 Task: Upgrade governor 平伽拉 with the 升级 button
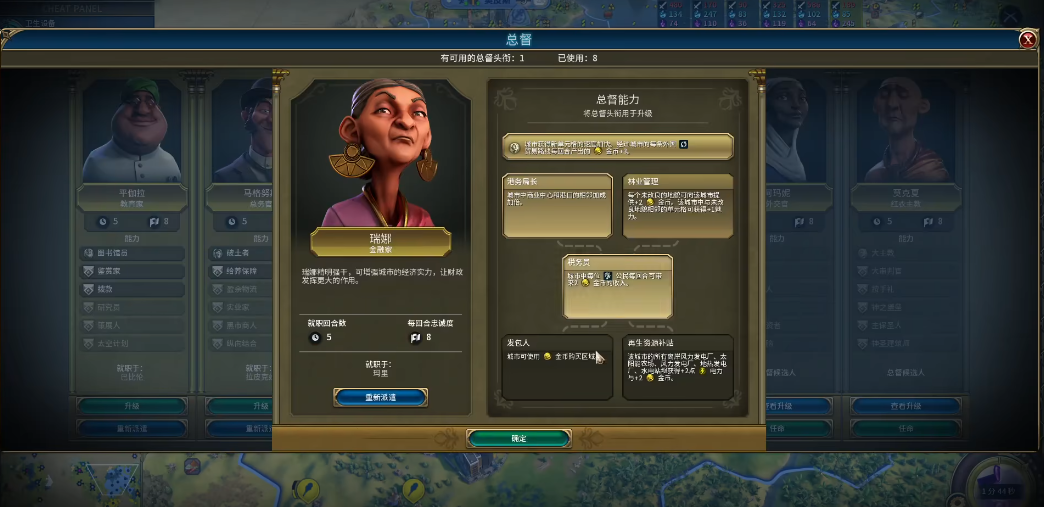(x=131, y=406)
